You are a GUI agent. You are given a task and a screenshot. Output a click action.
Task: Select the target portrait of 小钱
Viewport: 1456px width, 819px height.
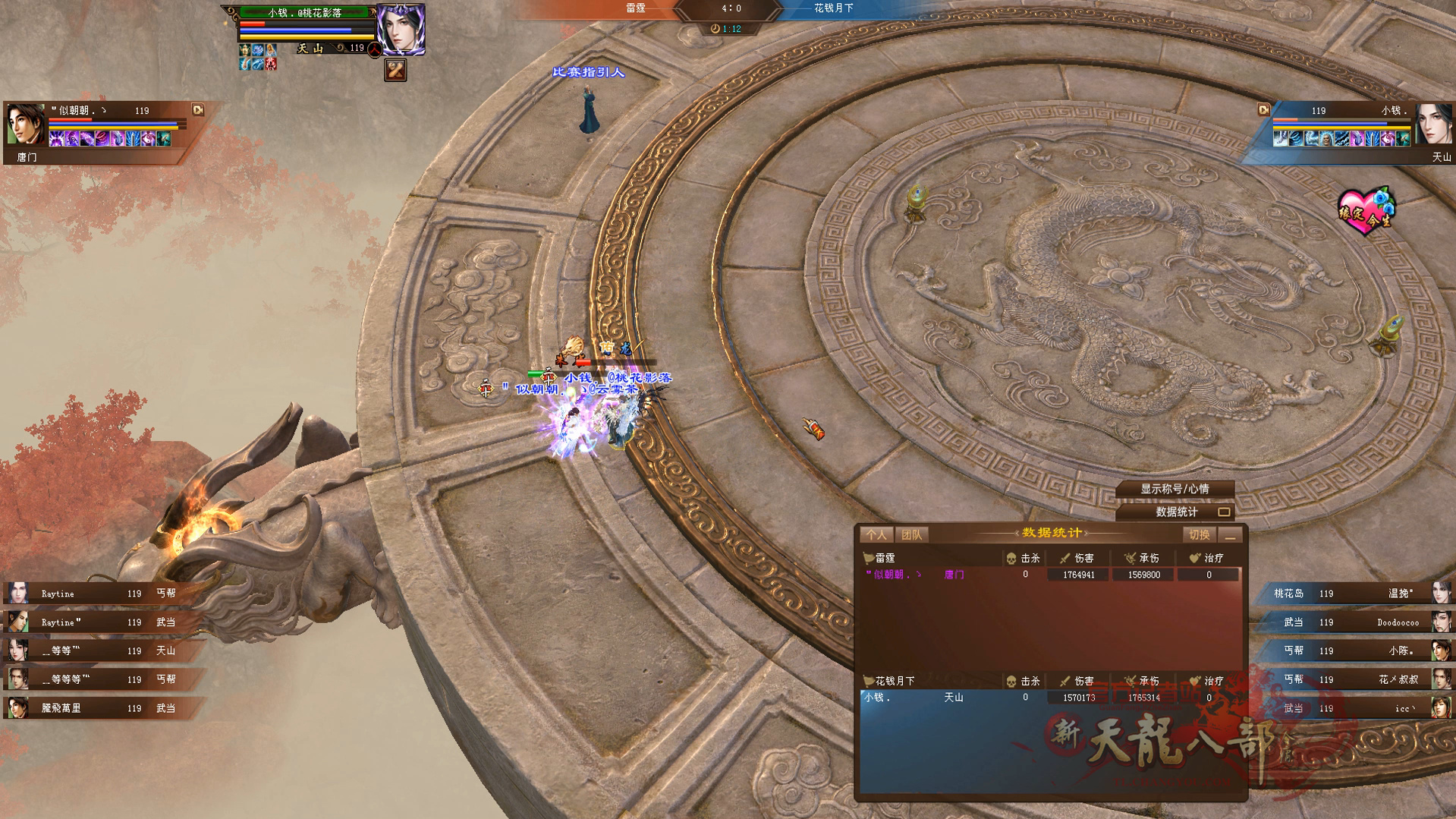point(401,30)
